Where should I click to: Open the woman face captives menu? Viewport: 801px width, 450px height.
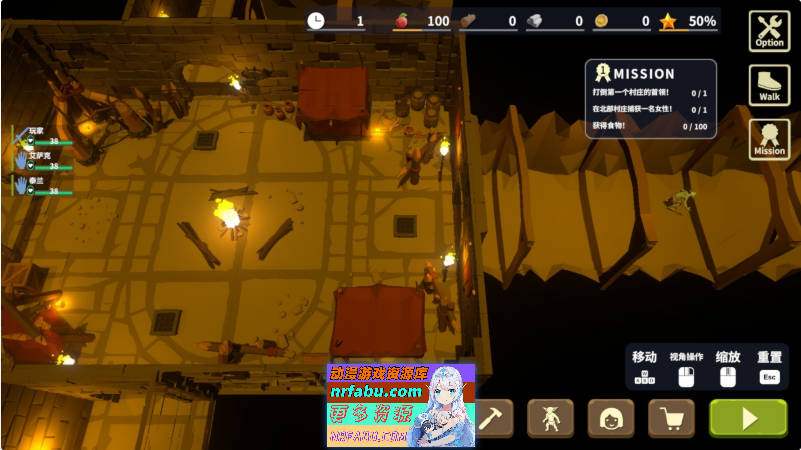click(610, 418)
